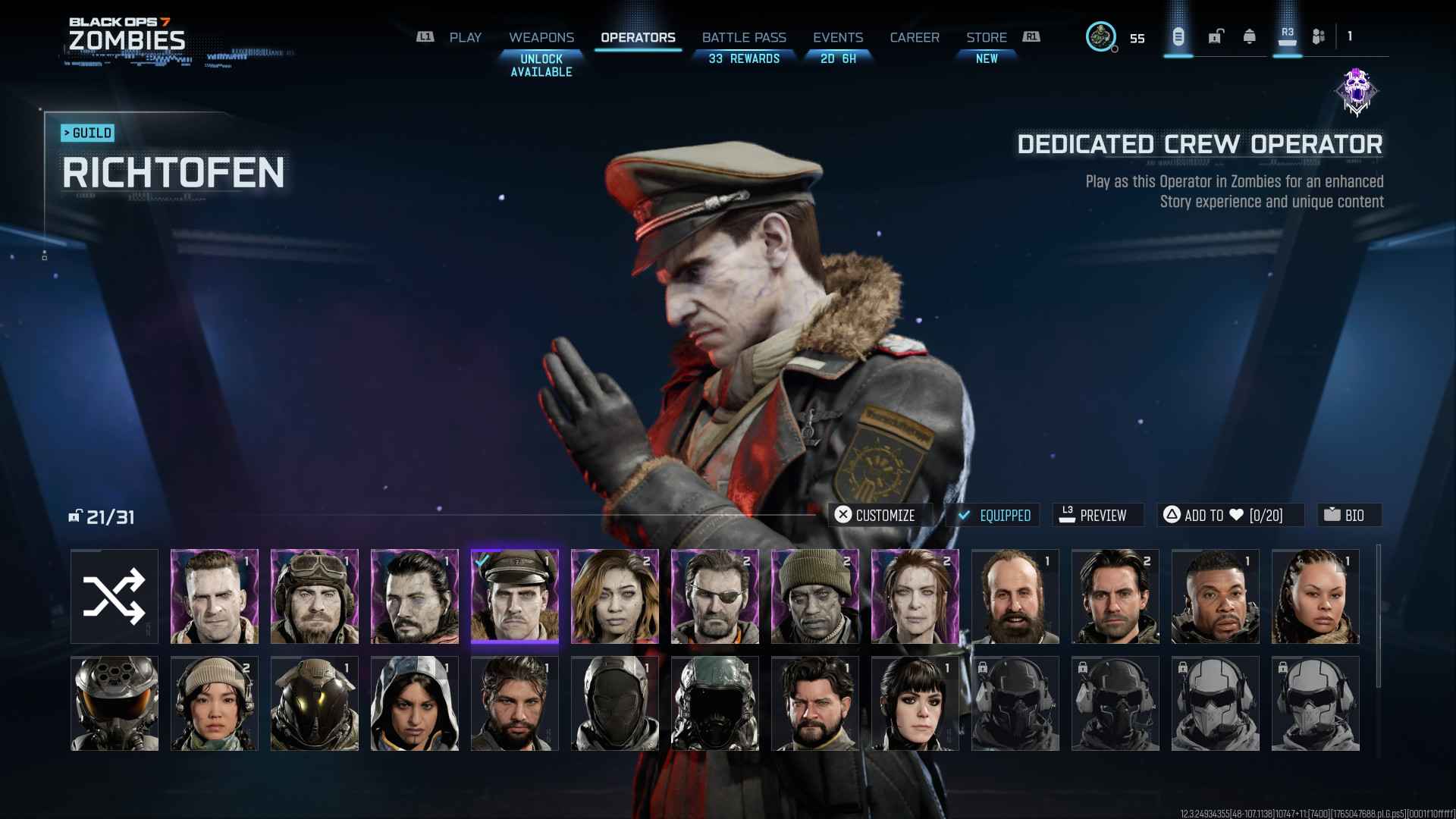Select the Guild faction tag
1456x819 pixels.
point(88,133)
